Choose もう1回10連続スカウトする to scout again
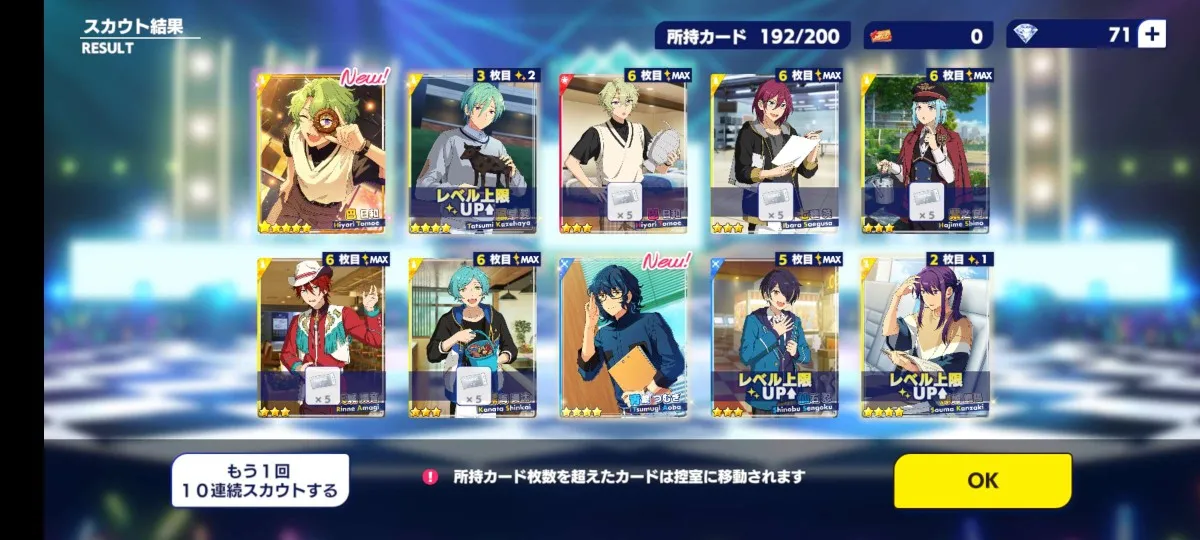Image resolution: width=1200 pixels, height=540 pixels. [x=260, y=481]
